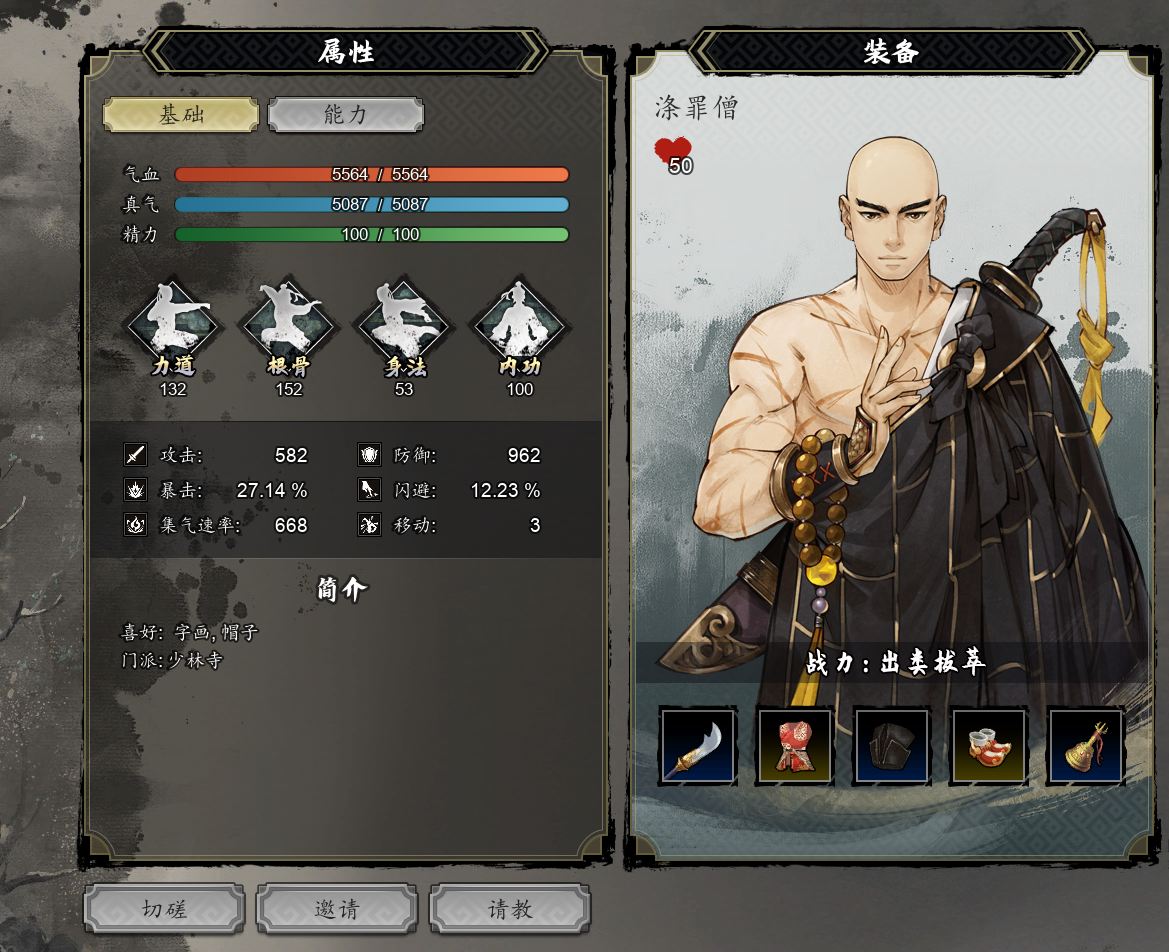Click the 力道 strength attribute icon

point(173,324)
